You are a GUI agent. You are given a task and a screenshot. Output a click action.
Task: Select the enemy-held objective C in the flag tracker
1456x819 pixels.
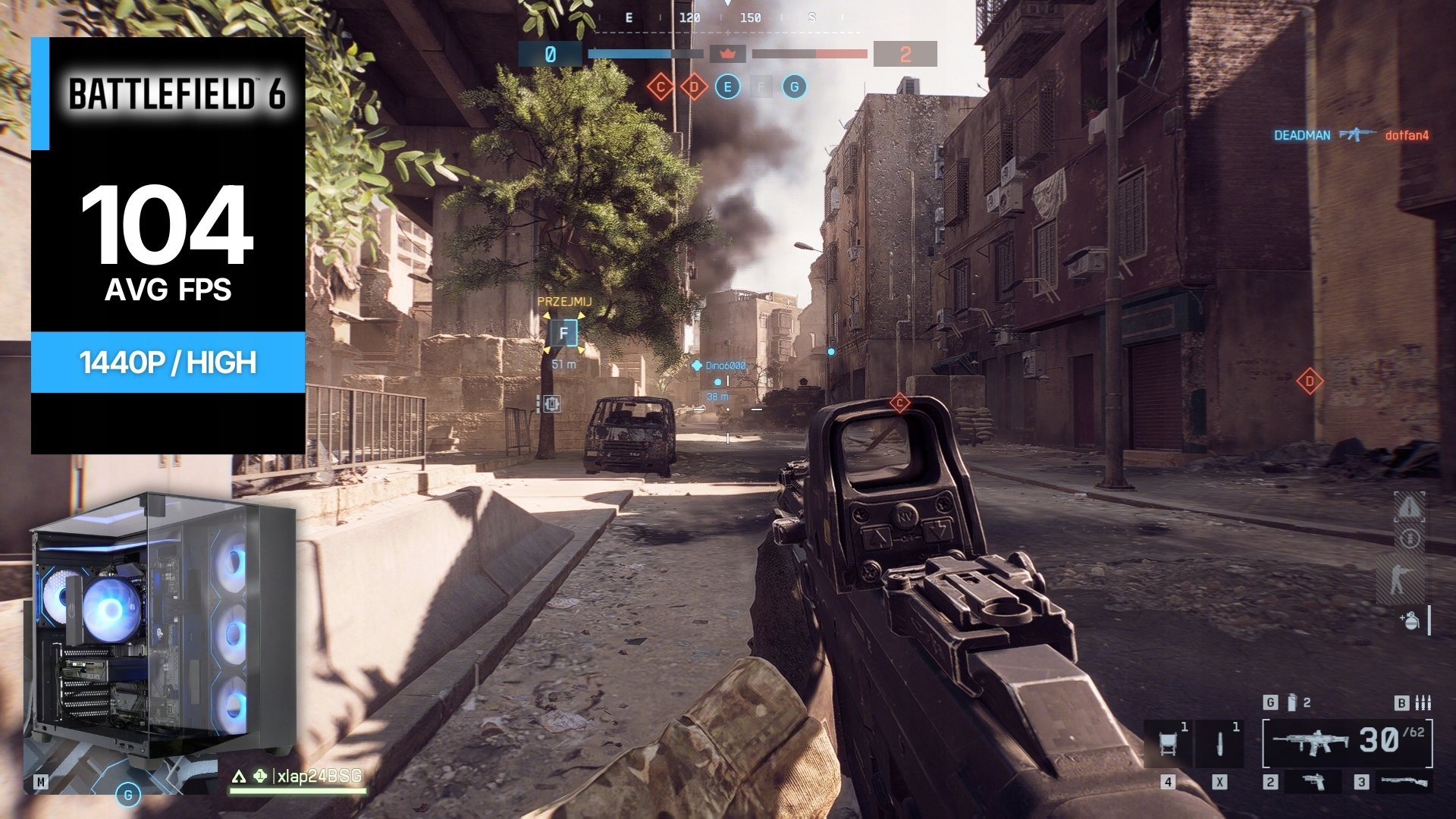click(x=661, y=87)
